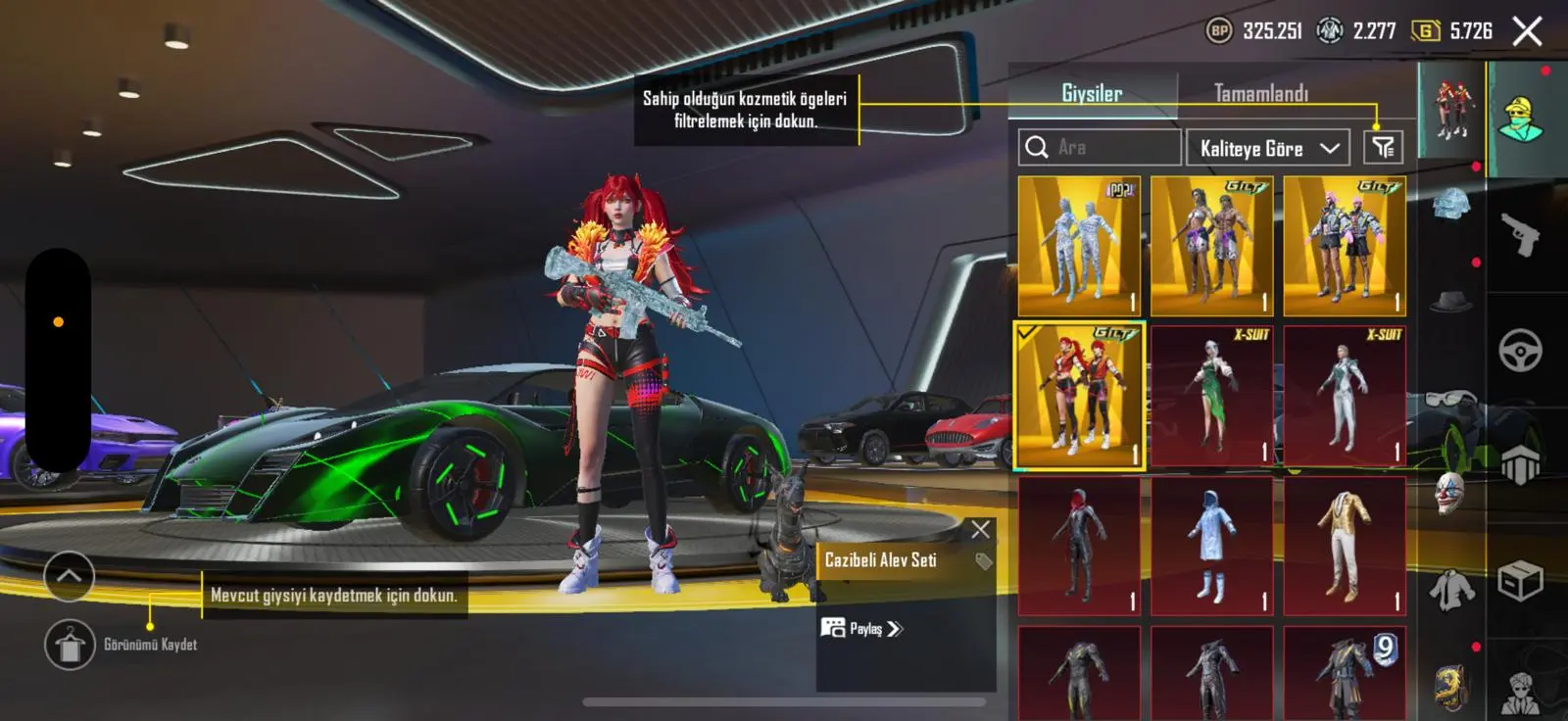Close the Cazibeli Alev Seti info popup

coord(980,530)
